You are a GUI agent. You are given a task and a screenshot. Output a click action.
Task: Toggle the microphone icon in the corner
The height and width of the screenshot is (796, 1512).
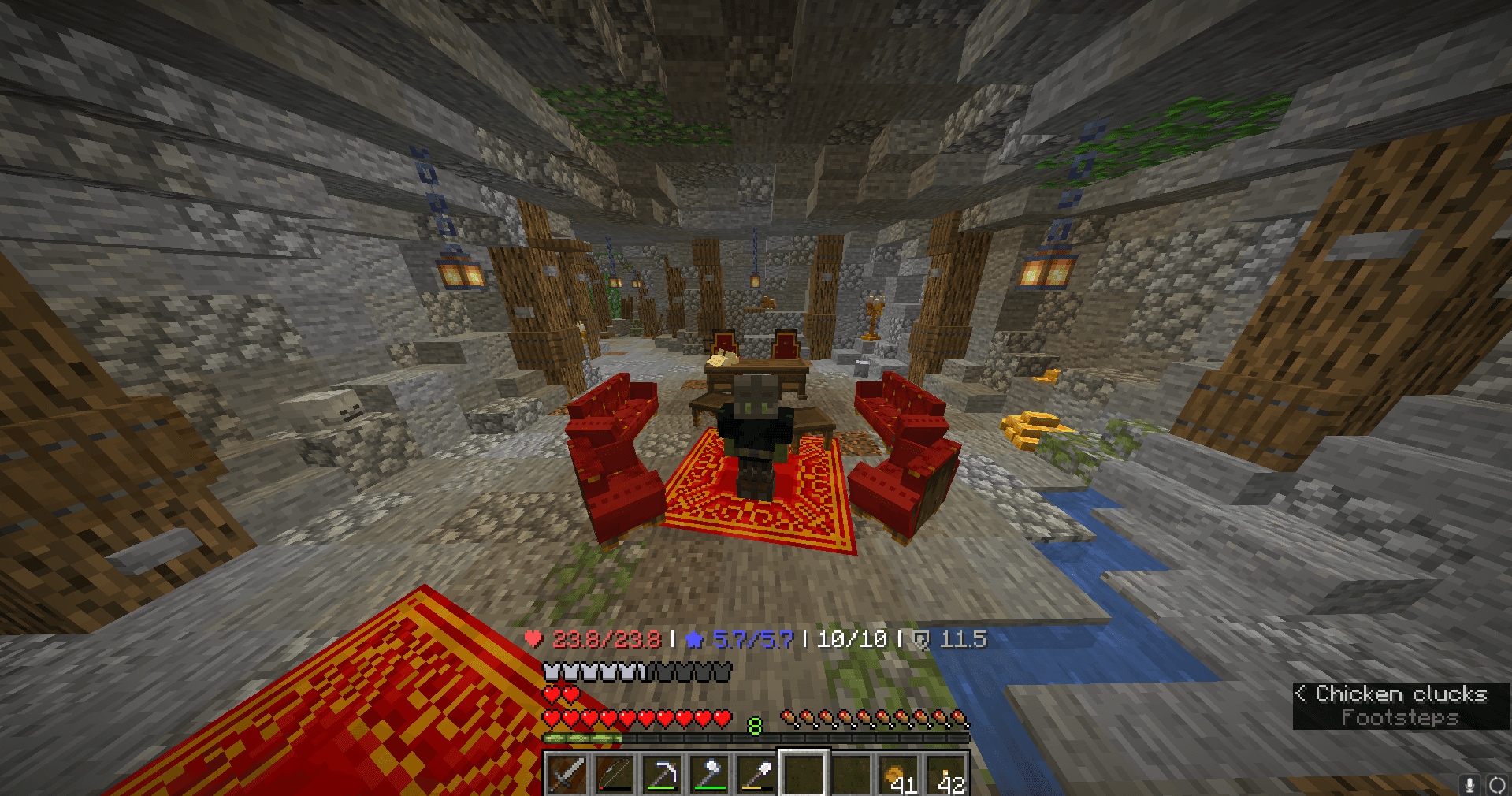[1470, 783]
